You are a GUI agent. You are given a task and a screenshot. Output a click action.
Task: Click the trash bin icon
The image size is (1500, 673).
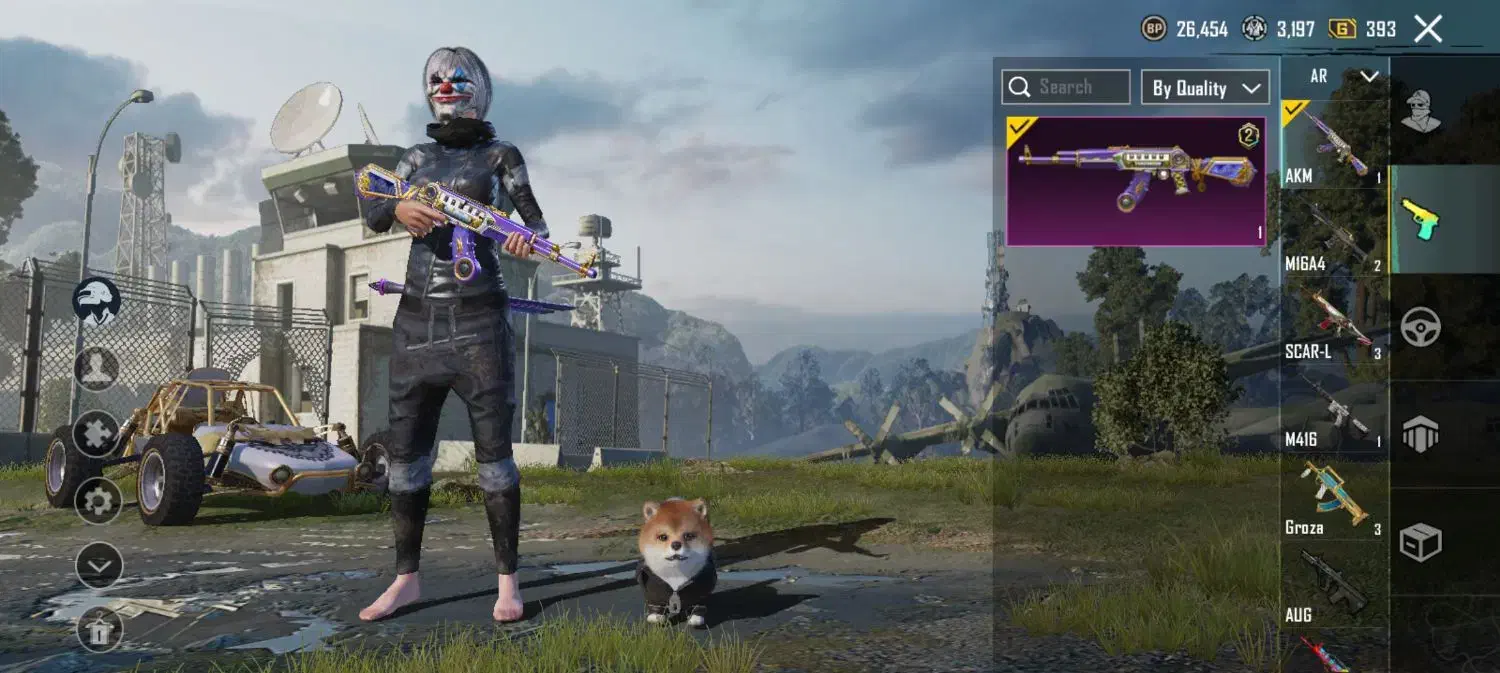[99, 630]
